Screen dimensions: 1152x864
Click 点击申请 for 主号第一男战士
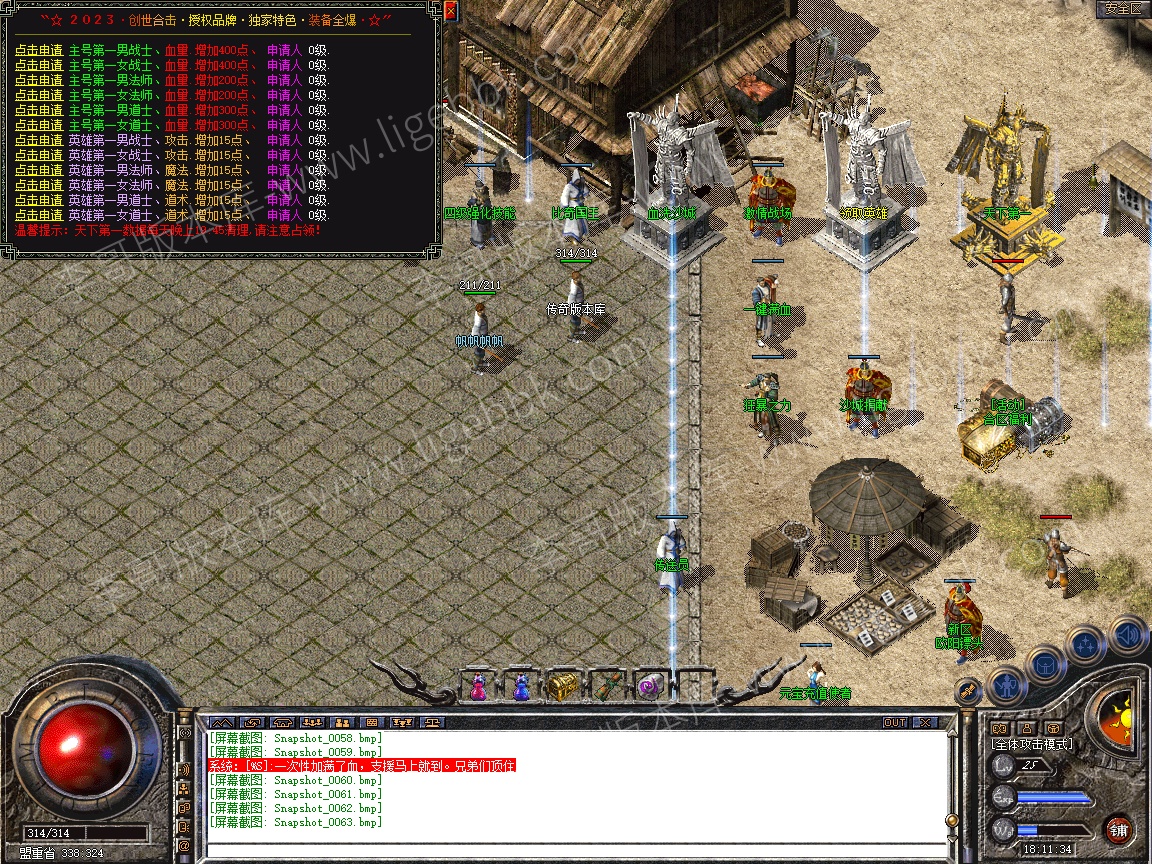click(x=39, y=50)
